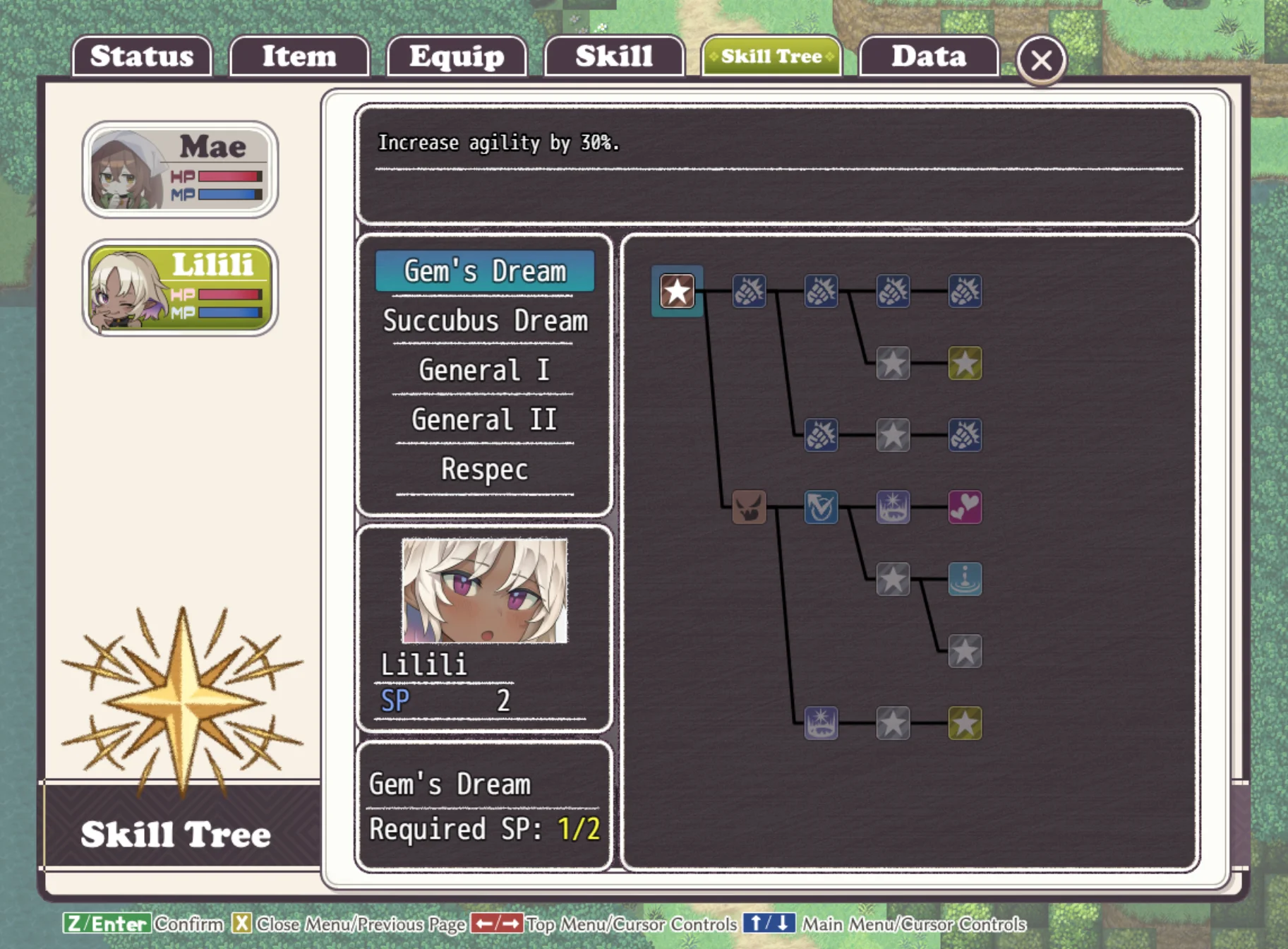Image resolution: width=1288 pixels, height=949 pixels.
Task: Choose Lilili's character card
Action: [180, 287]
